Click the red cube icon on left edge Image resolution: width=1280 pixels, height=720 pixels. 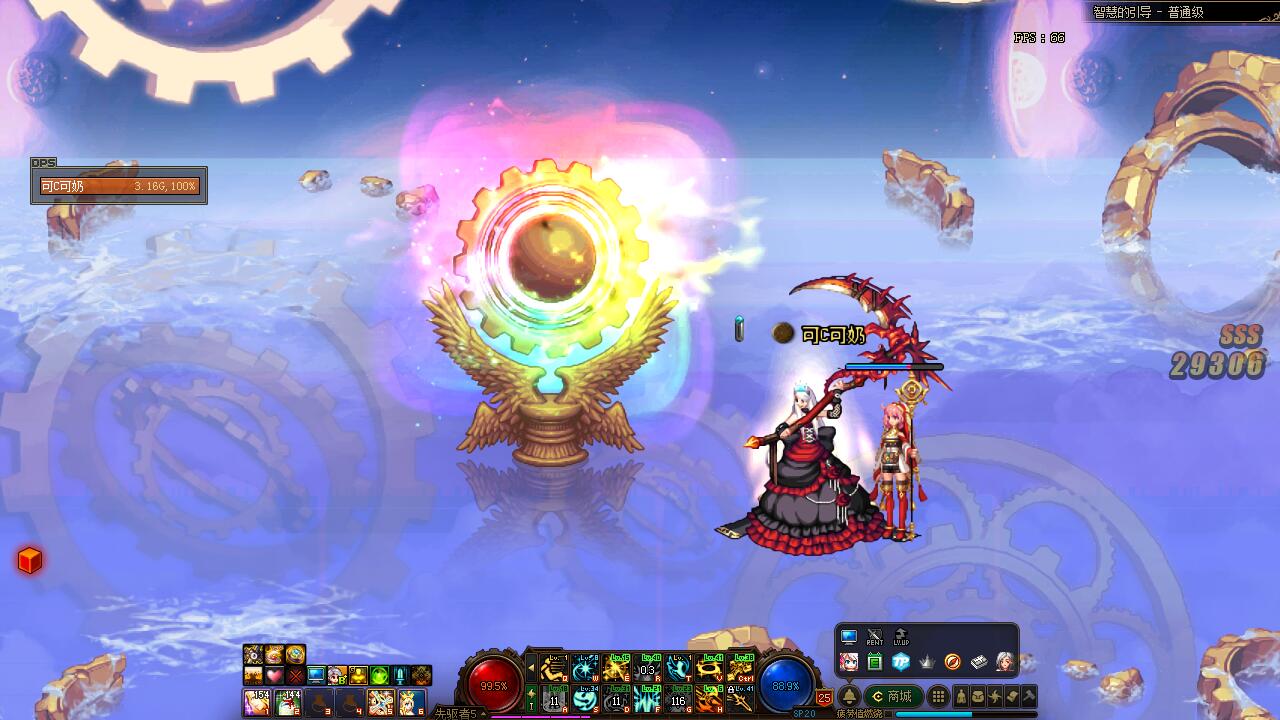point(30,561)
